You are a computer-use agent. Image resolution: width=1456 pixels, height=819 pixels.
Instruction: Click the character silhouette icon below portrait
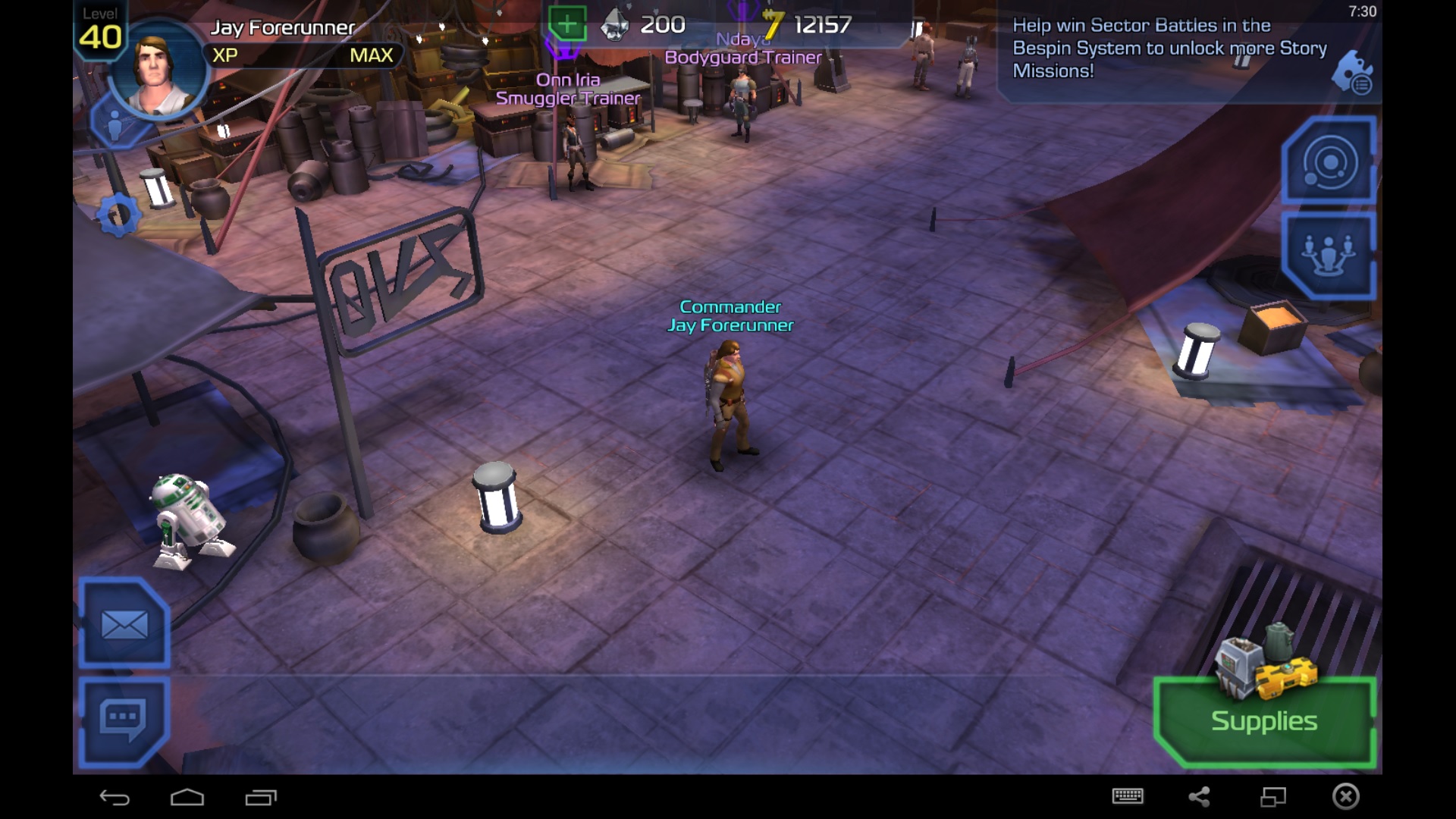click(x=115, y=125)
